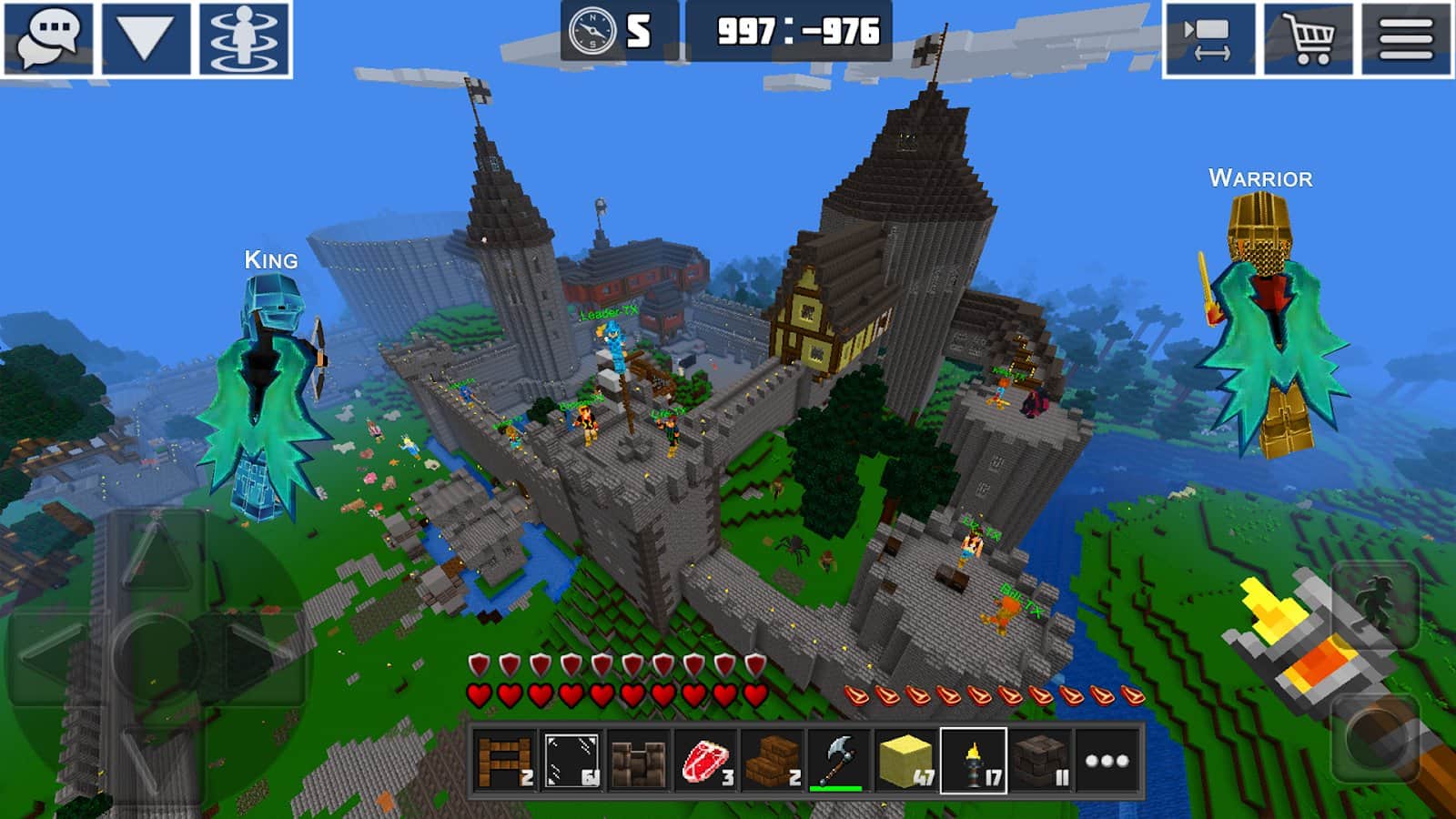Tap the d-pad up arrow
Screen dimensions: 1456x819
157,555
